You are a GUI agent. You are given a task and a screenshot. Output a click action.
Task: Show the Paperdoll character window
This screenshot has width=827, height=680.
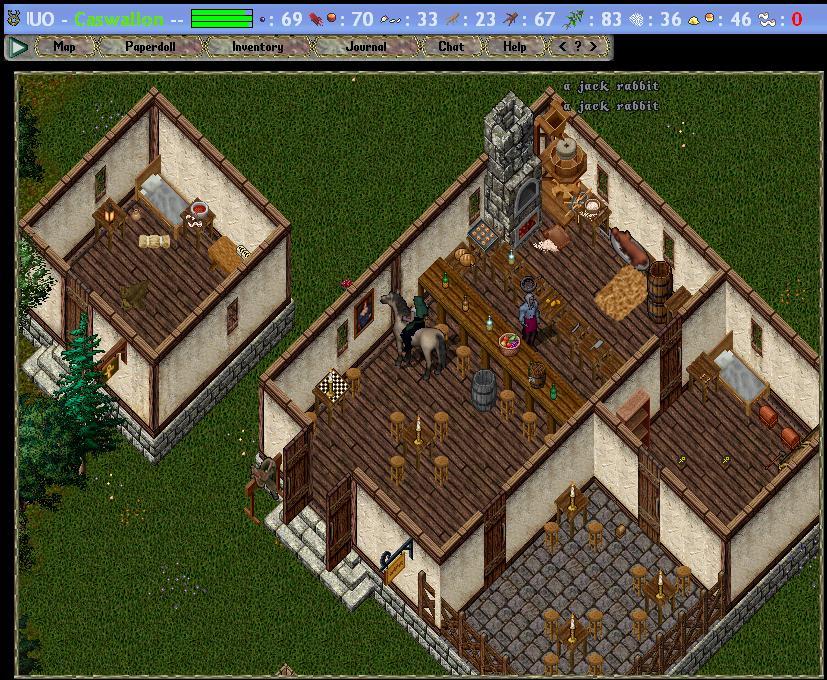click(x=151, y=47)
